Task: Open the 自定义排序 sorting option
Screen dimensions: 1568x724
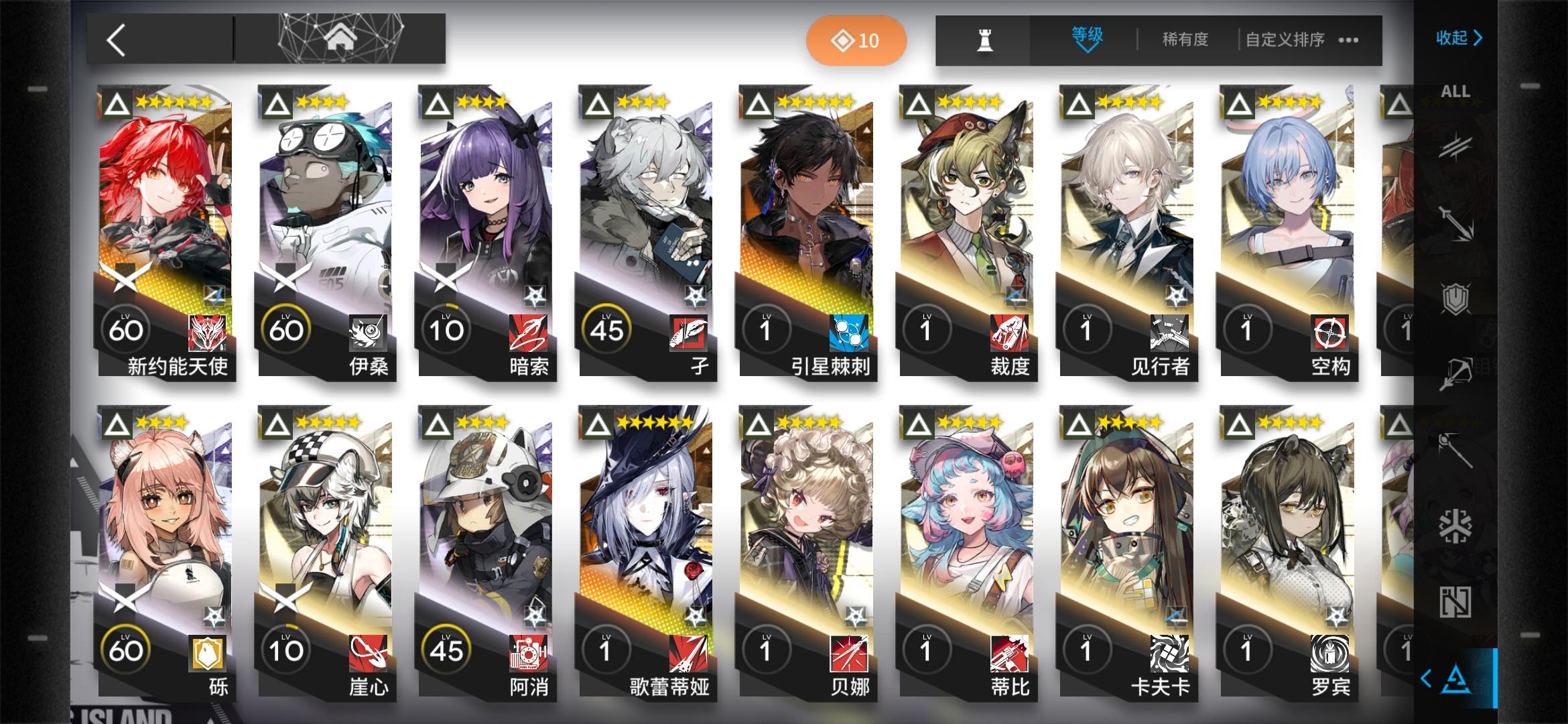Action: (1281, 40)
